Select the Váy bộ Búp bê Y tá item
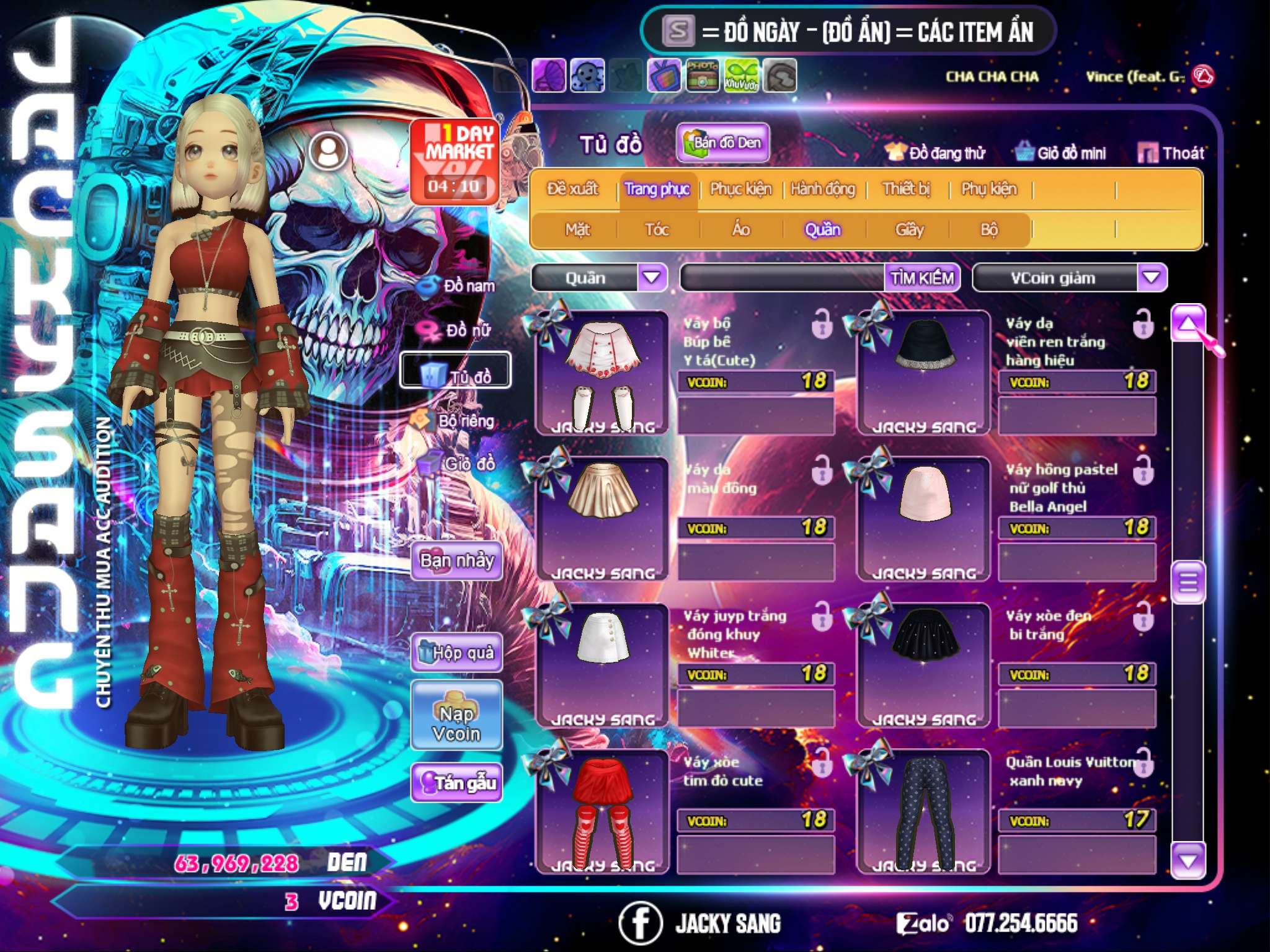Image resolution: width=1270 pixels, height=952 pixels. click(602, 372)
